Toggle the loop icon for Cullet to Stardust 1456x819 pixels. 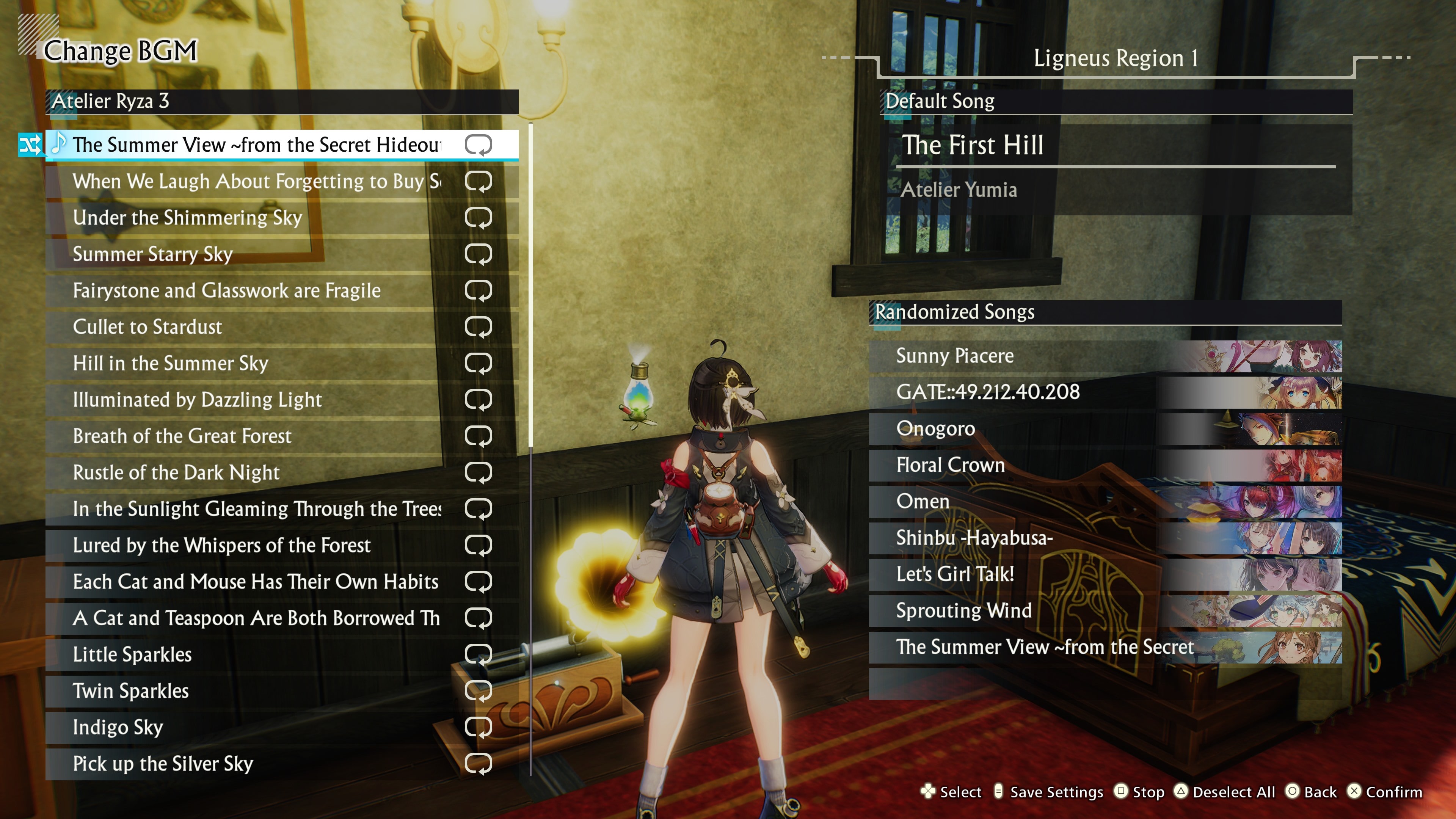click(480, 327)
